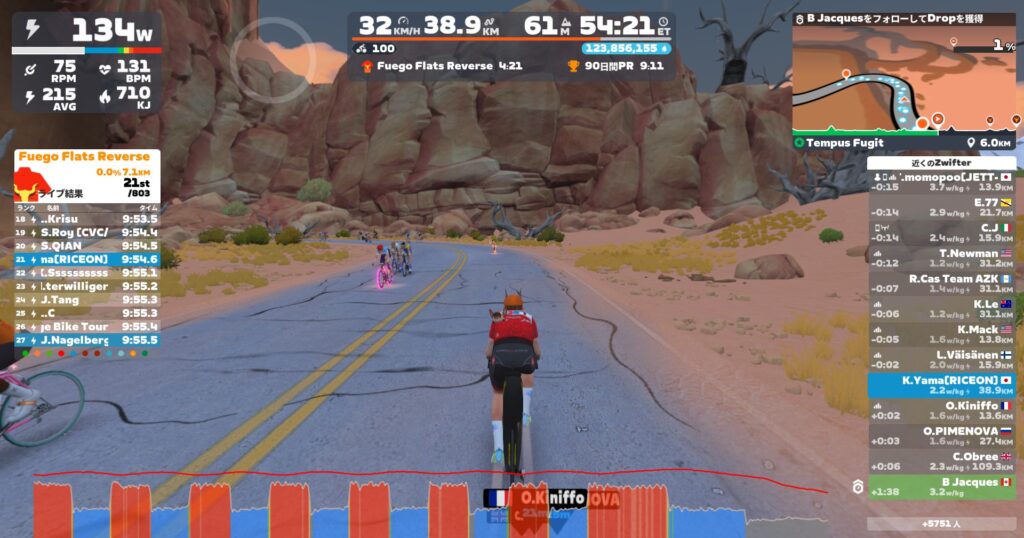Choose R.Cas Team AZK from the rider list
This screenshot has width=1024, height=538.
[941, 284]
